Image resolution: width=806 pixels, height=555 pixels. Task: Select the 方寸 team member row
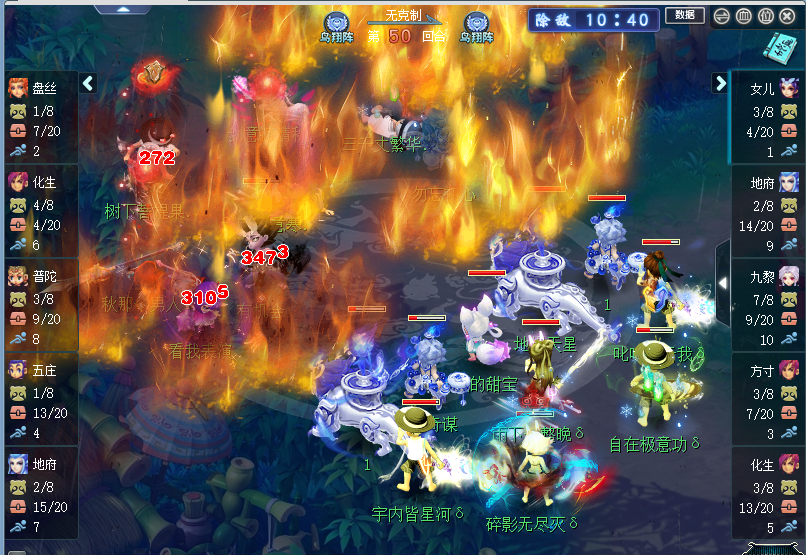point(768,401)
